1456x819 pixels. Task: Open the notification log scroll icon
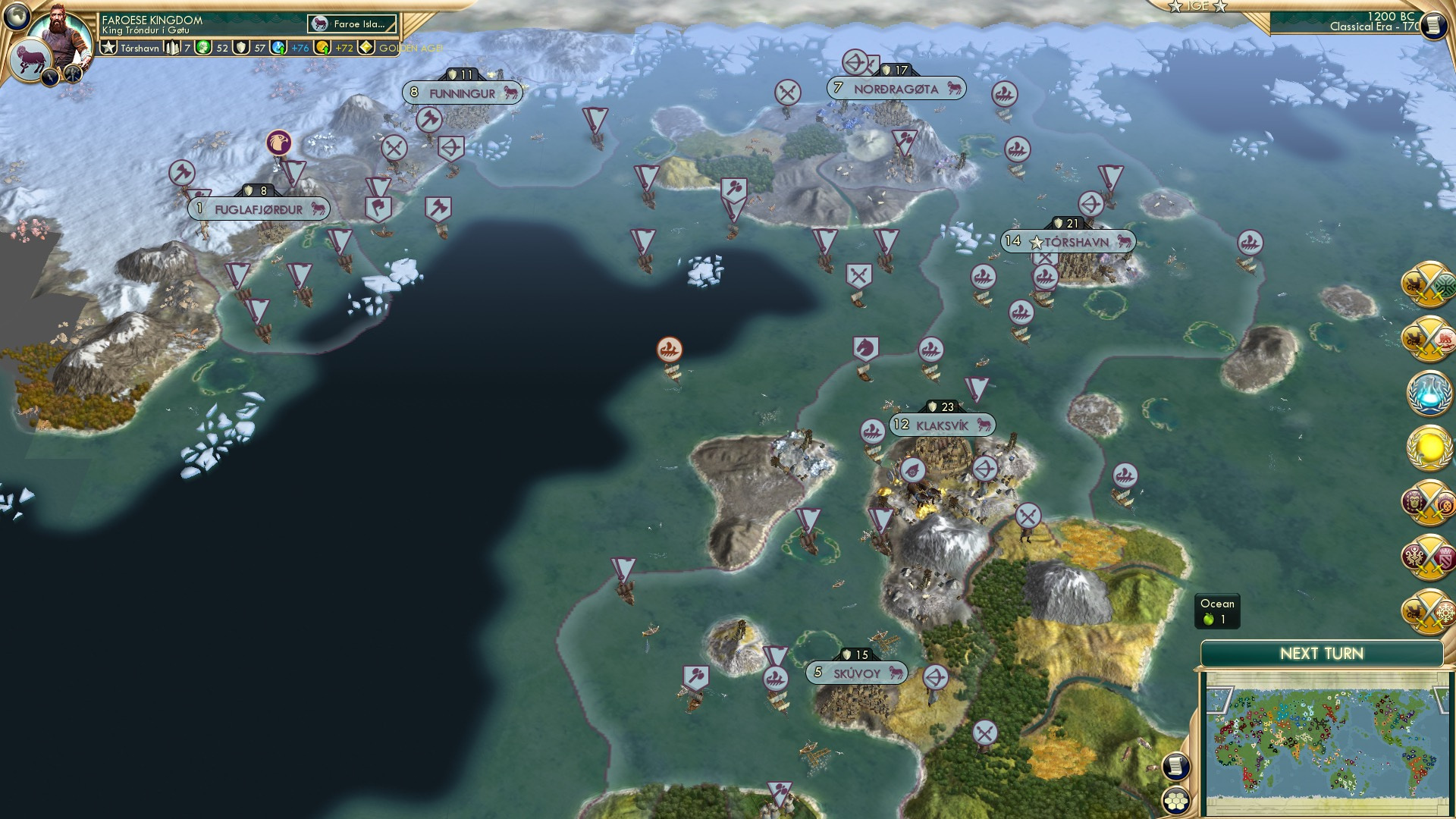coord(1175,767)
